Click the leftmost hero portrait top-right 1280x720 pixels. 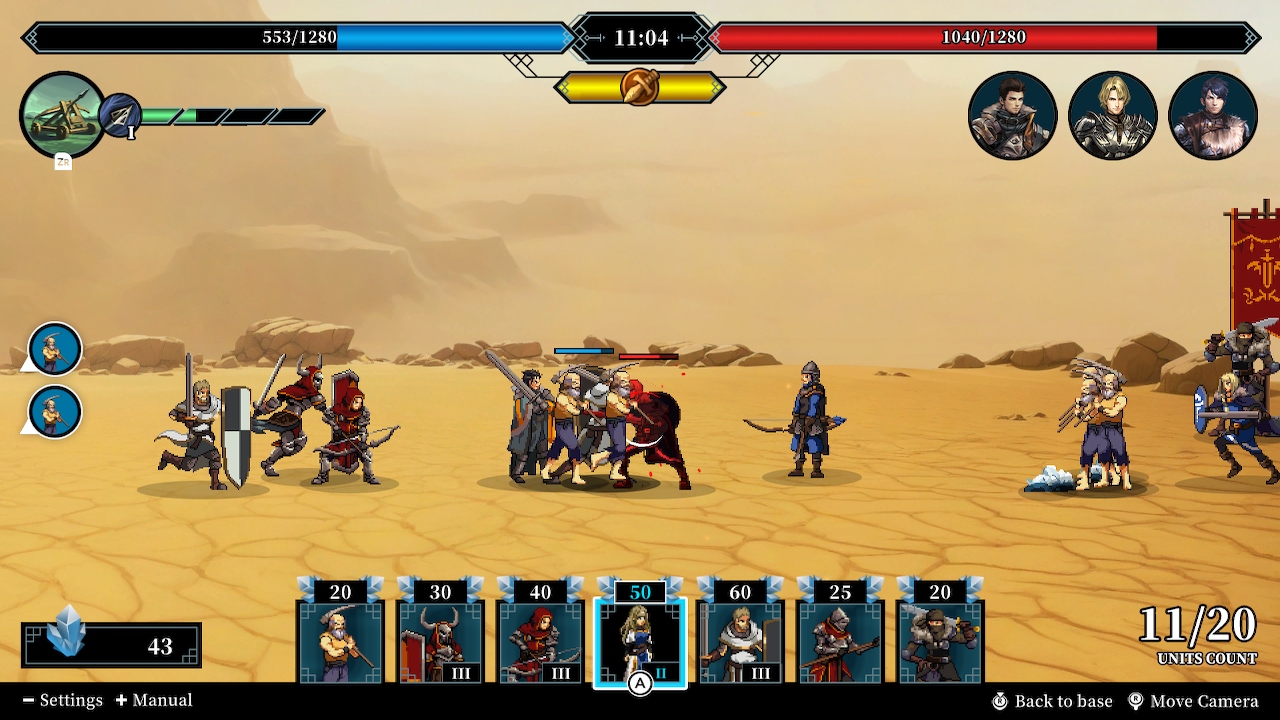tap(1013, 114)
